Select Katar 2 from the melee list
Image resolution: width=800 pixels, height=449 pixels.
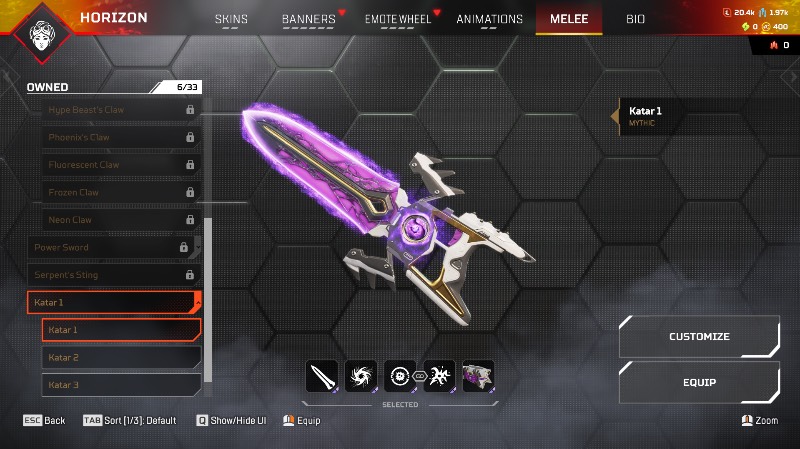click(121, 357)
